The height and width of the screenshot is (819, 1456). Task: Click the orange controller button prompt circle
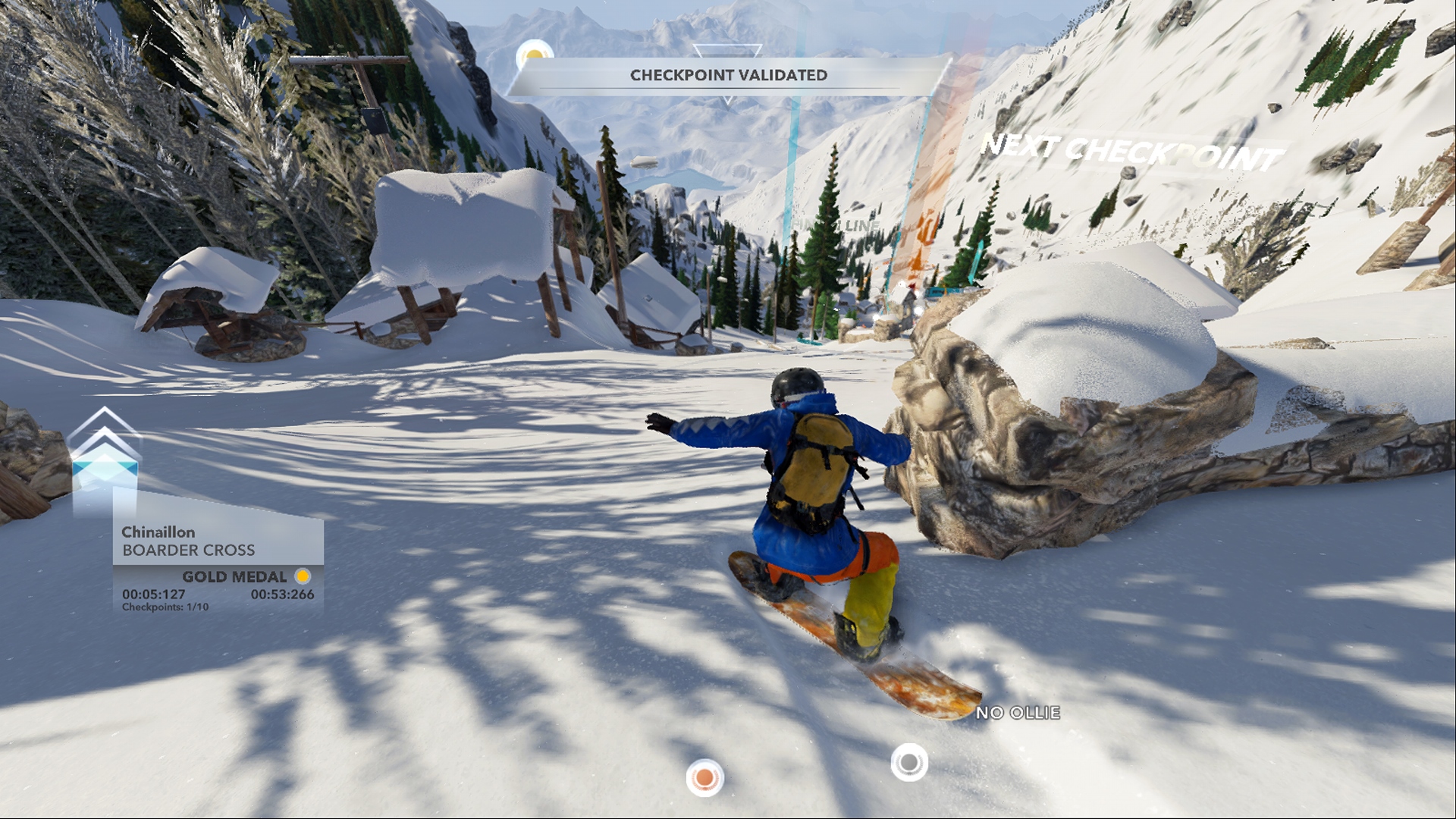point(703,777)
